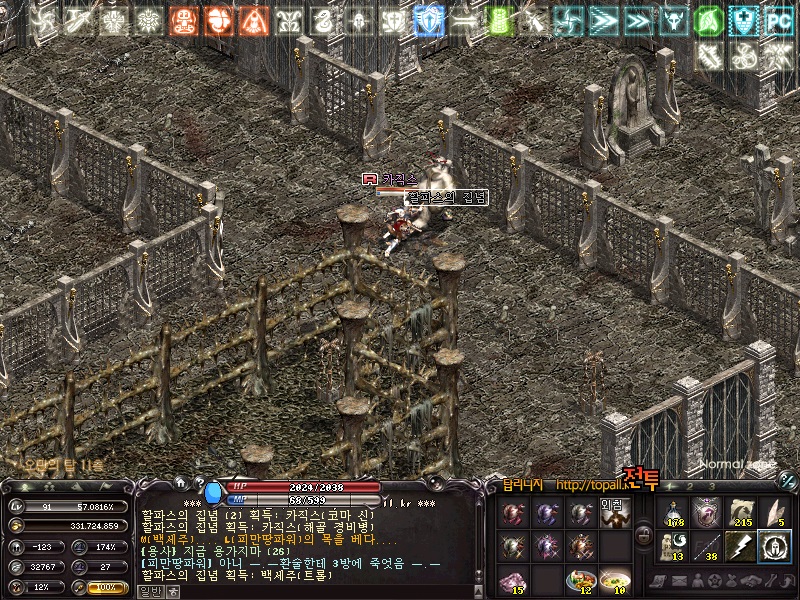Viewport: 800px width, 600px height.
Task: Open the envelope mail icon
Action: tap(680, 581)
